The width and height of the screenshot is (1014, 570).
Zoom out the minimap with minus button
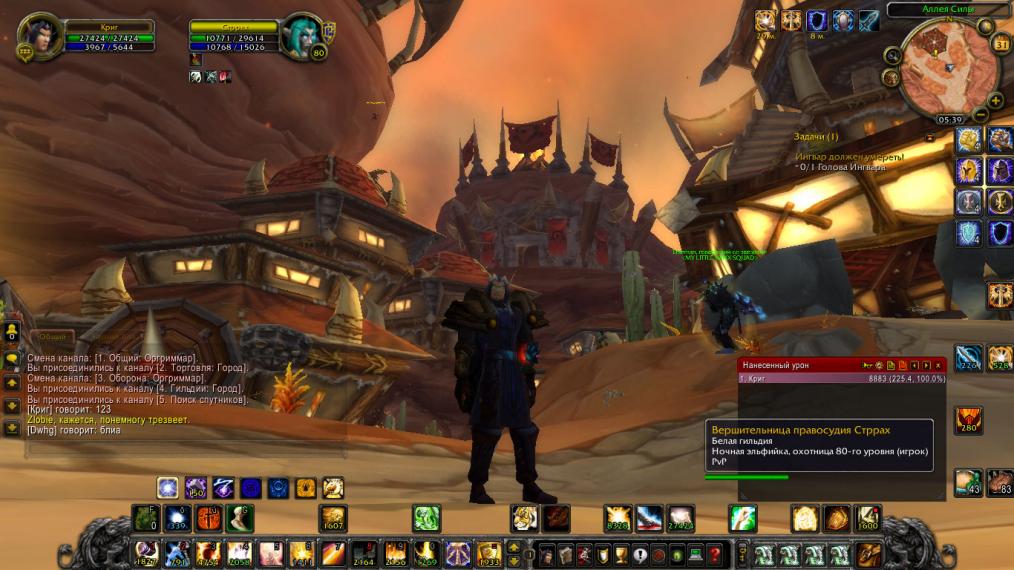pos(981,114)
